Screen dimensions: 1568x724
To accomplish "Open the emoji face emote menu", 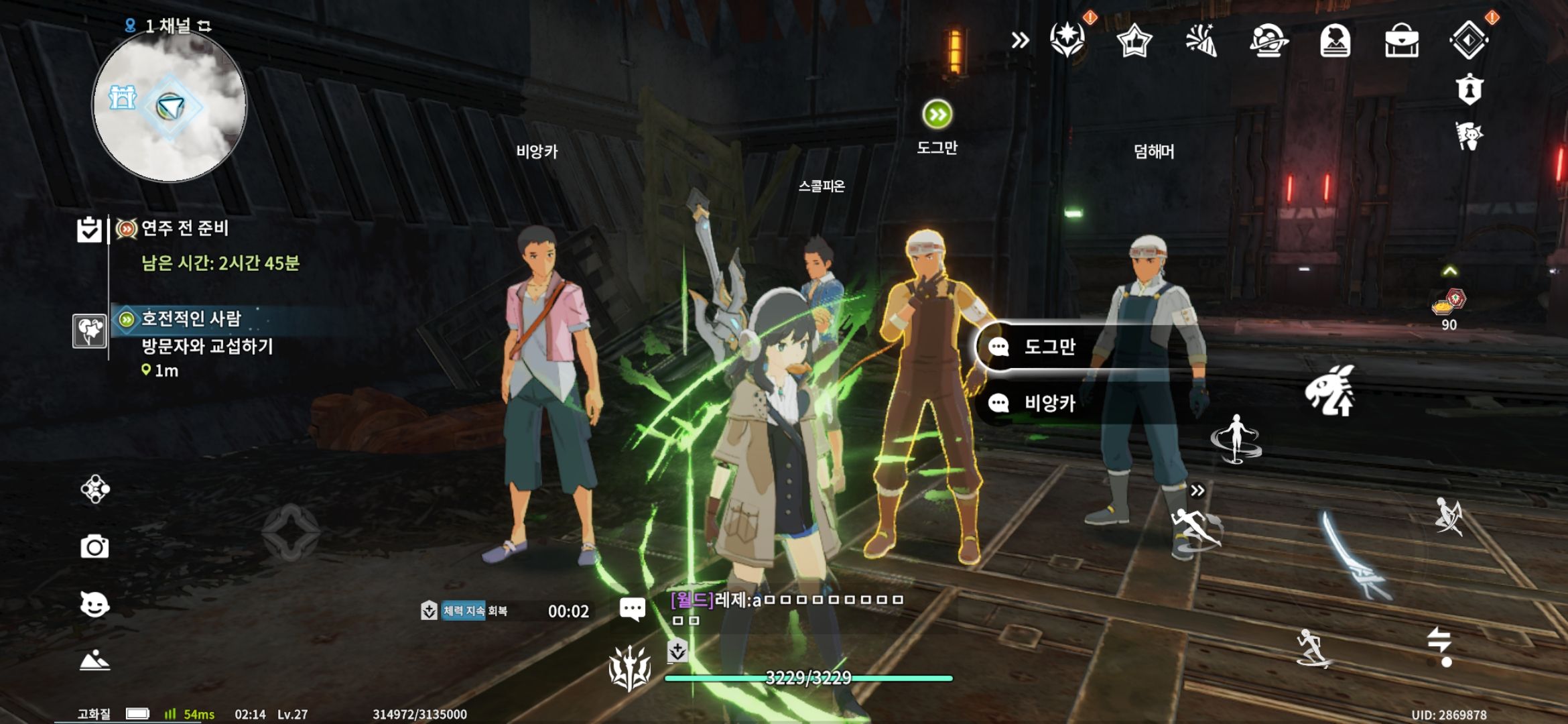I will coord(94,605).
